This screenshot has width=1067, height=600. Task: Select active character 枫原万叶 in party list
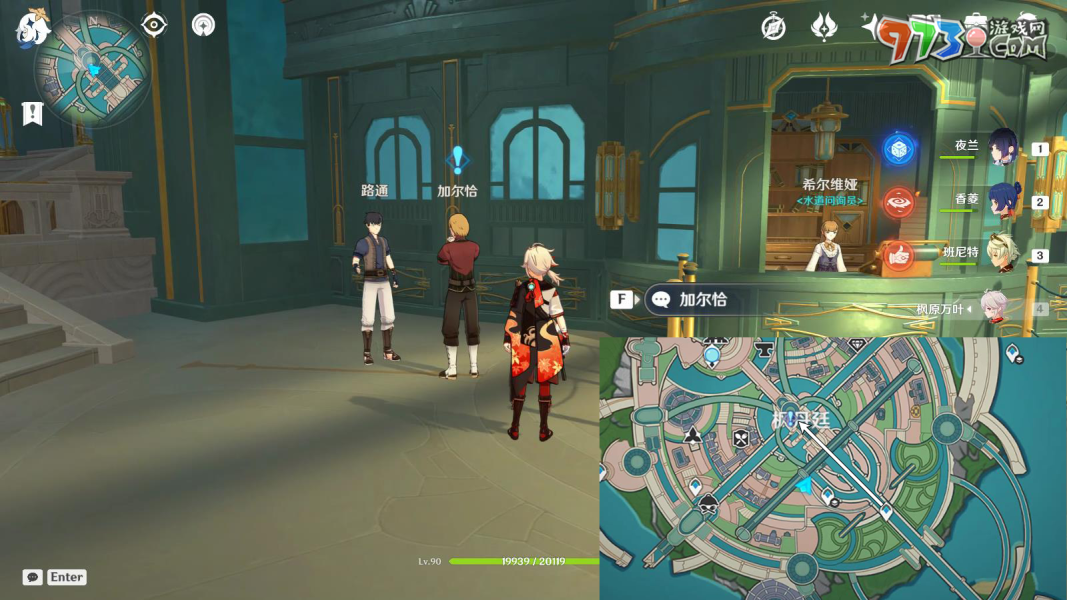click(x=993, y=309)
